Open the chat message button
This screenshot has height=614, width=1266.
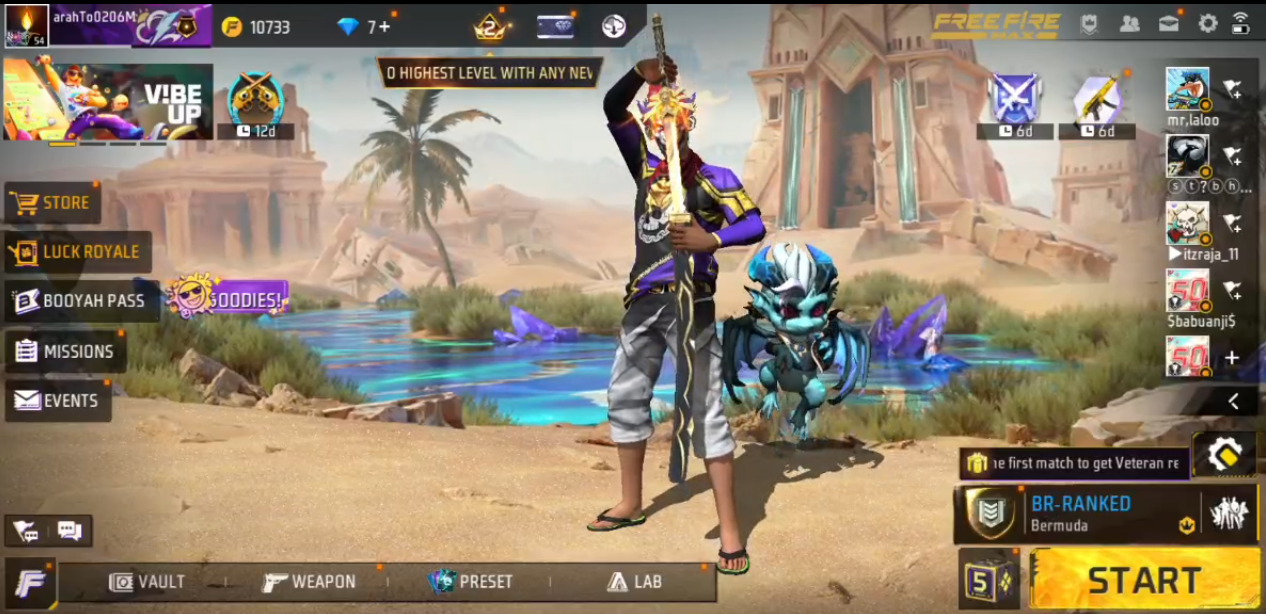click(x=69, y=531)
